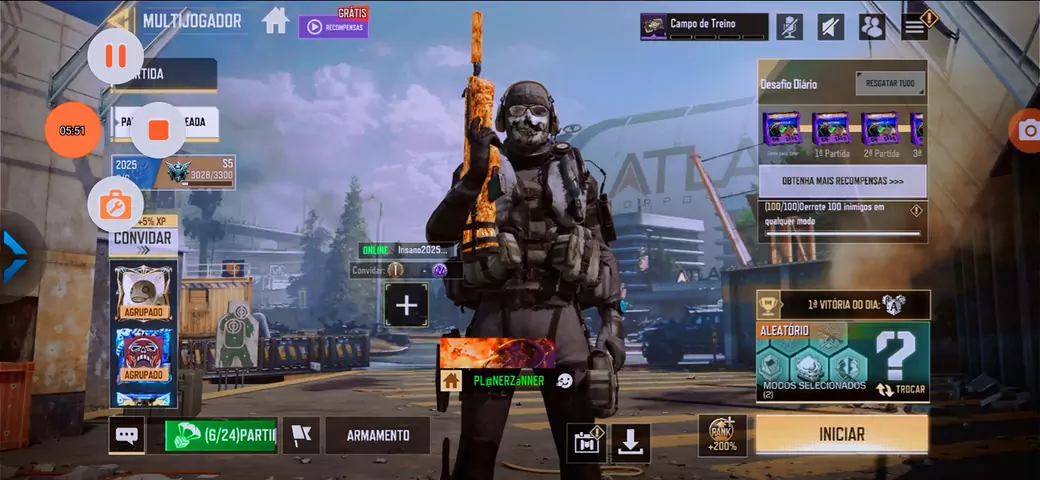Stop the screen recording

click(x=158, y=130)
